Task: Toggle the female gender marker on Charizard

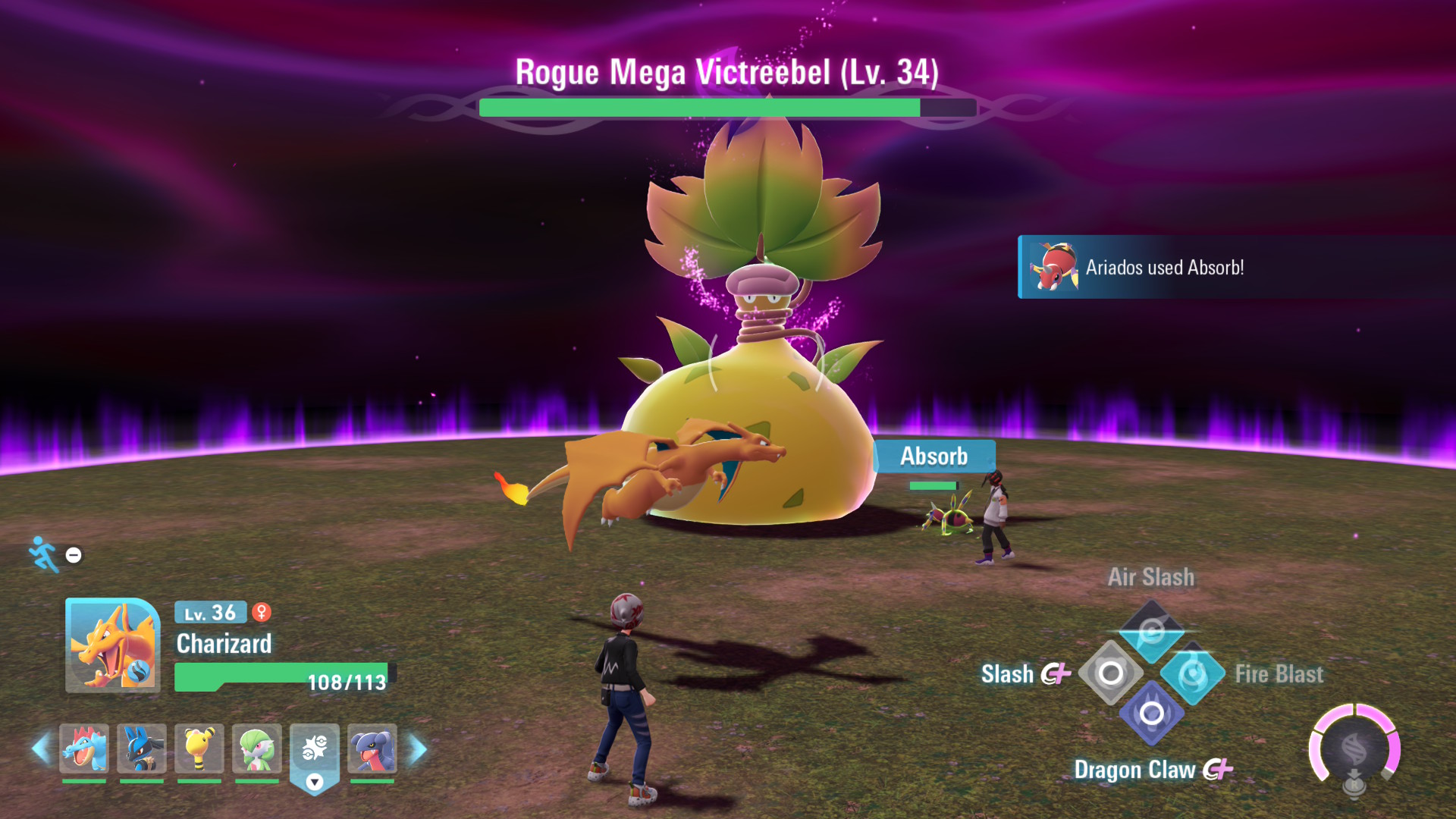Action: point(262,613)
